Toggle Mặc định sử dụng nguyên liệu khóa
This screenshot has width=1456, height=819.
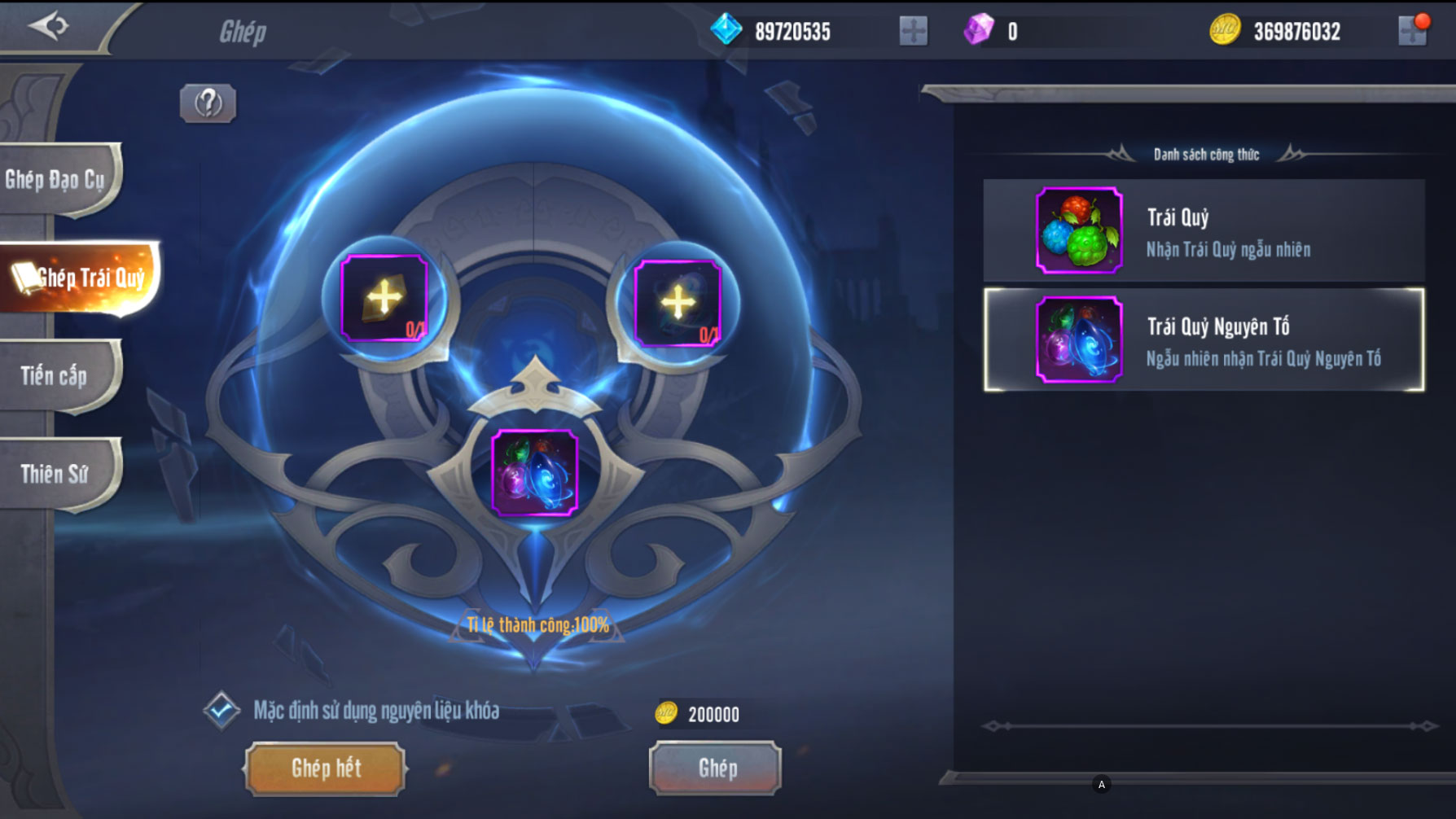[x=221, y=711]
